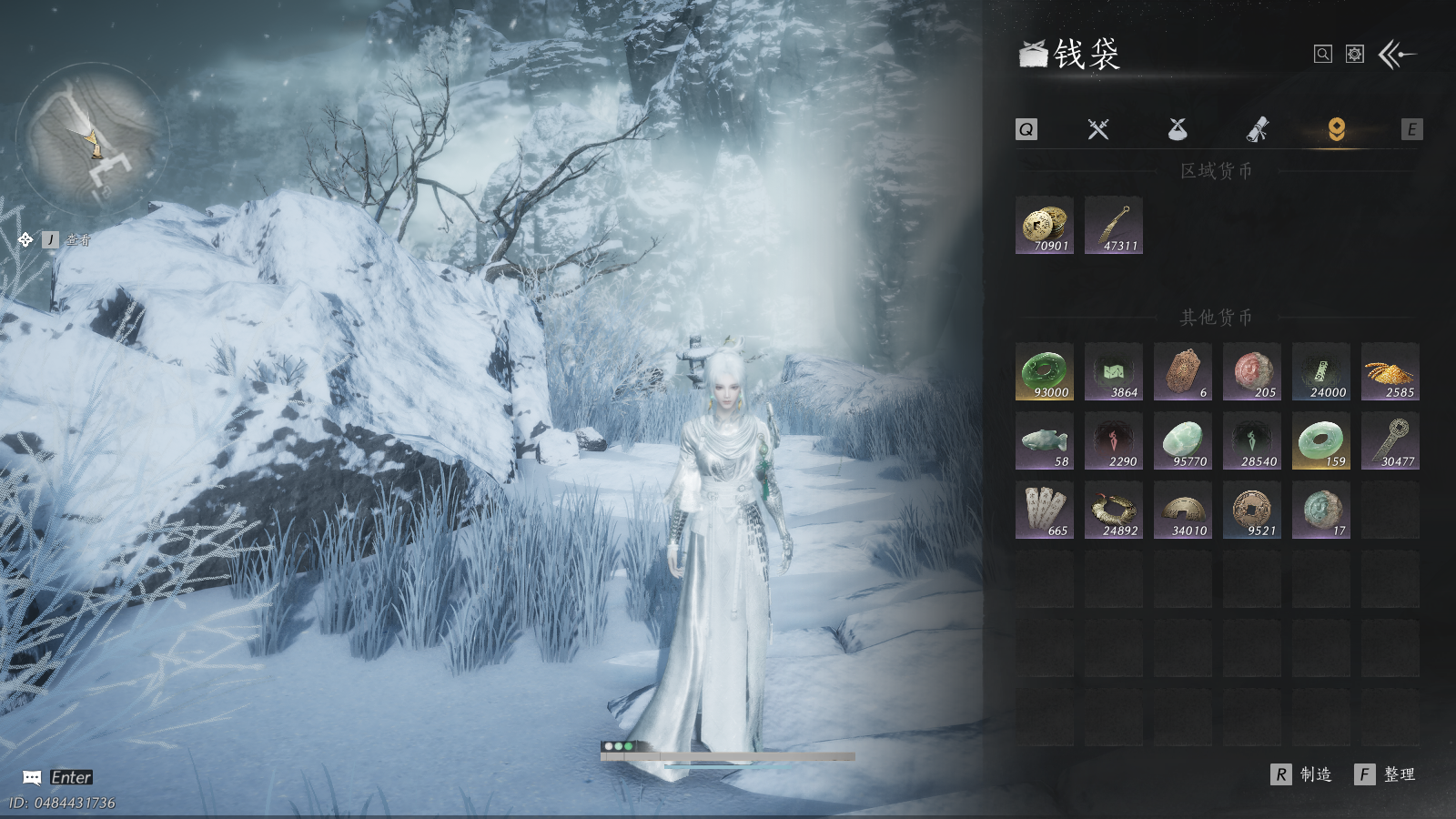The image size is (1456, 819).
Task: Select the dark green jade ring showing 93000
Action: click(1045, 371)
